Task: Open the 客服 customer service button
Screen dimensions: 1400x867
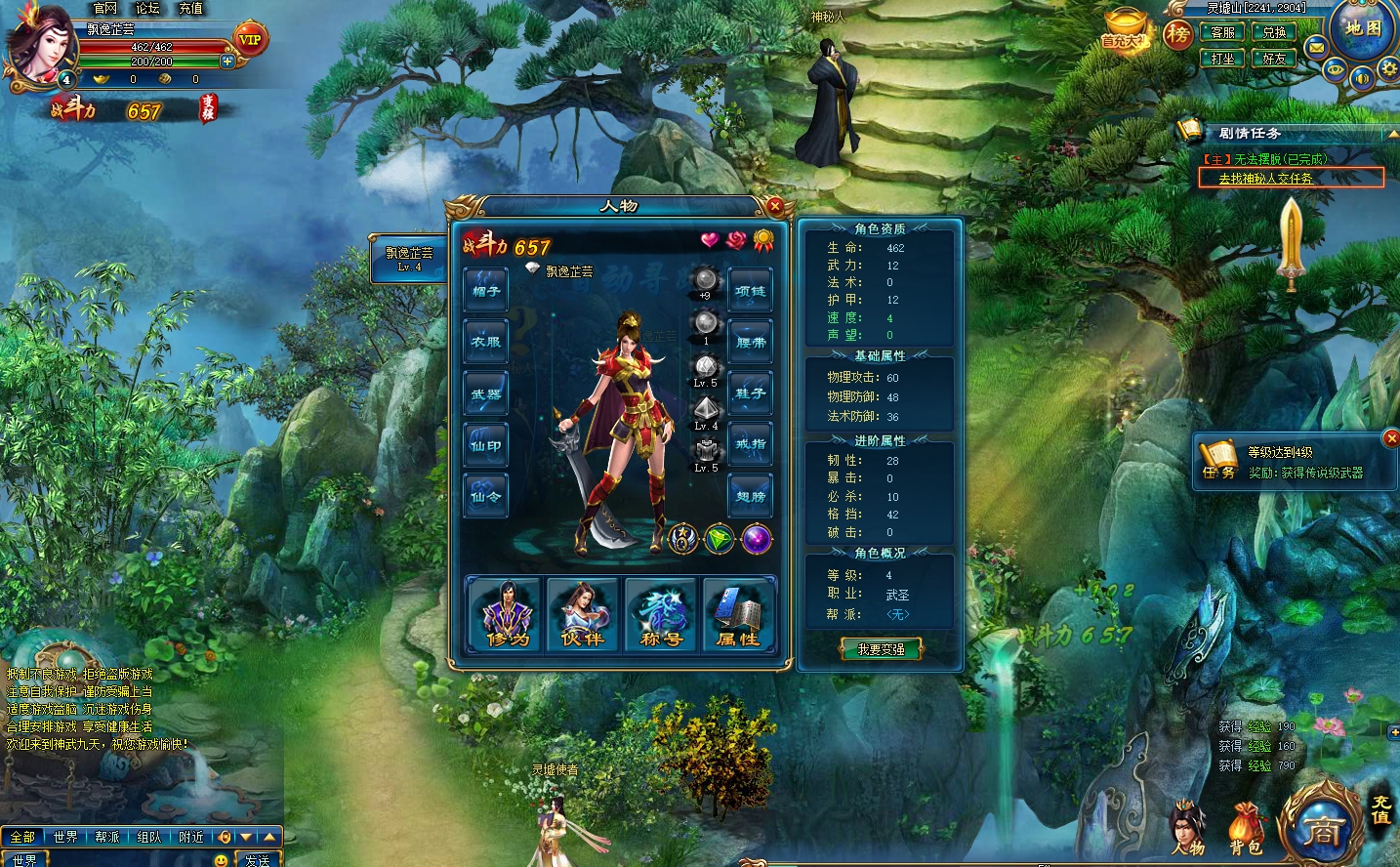Action: 1222,33
